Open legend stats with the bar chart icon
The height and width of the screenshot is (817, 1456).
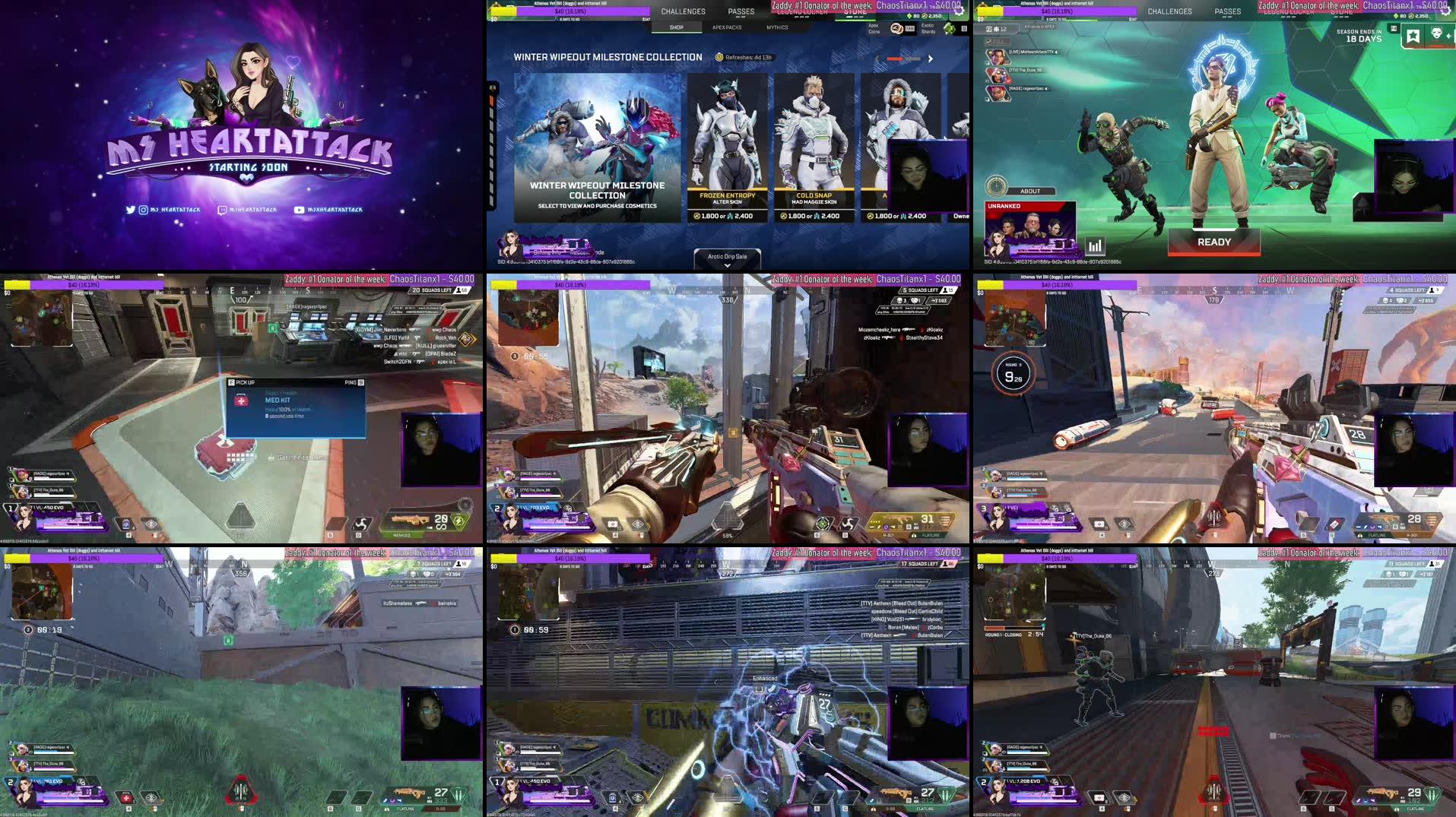coord(1095,245)
